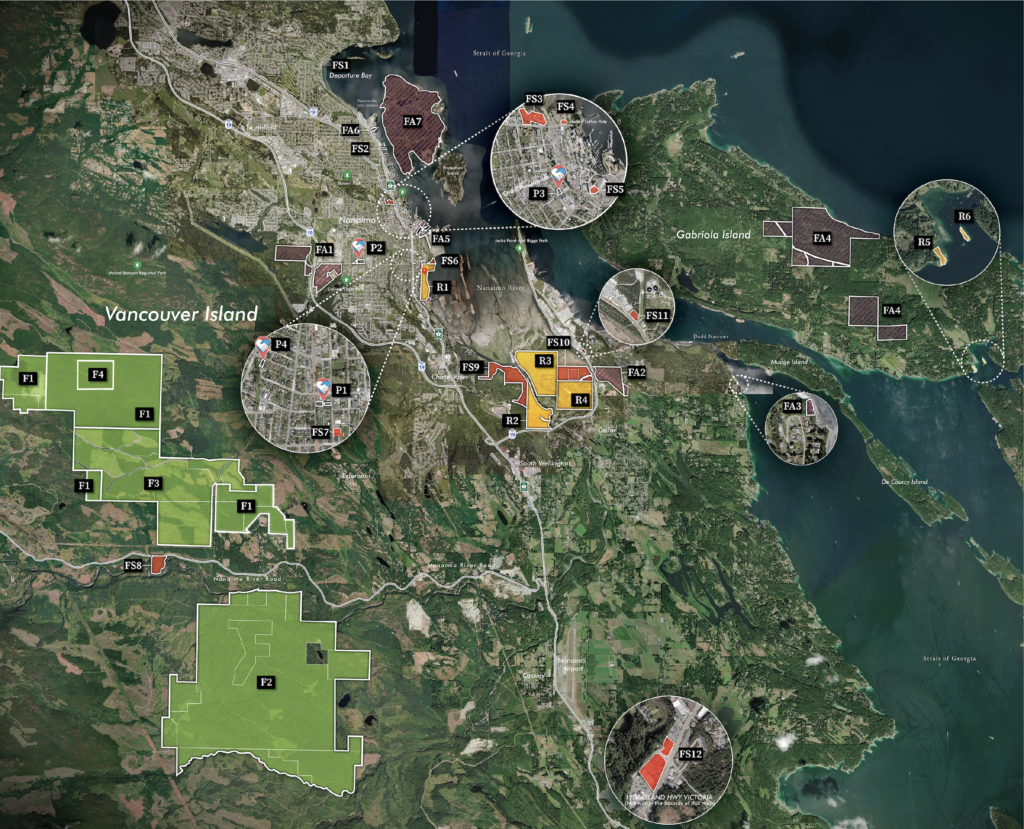Choose the R3 orange parcel label

(545, 360)
